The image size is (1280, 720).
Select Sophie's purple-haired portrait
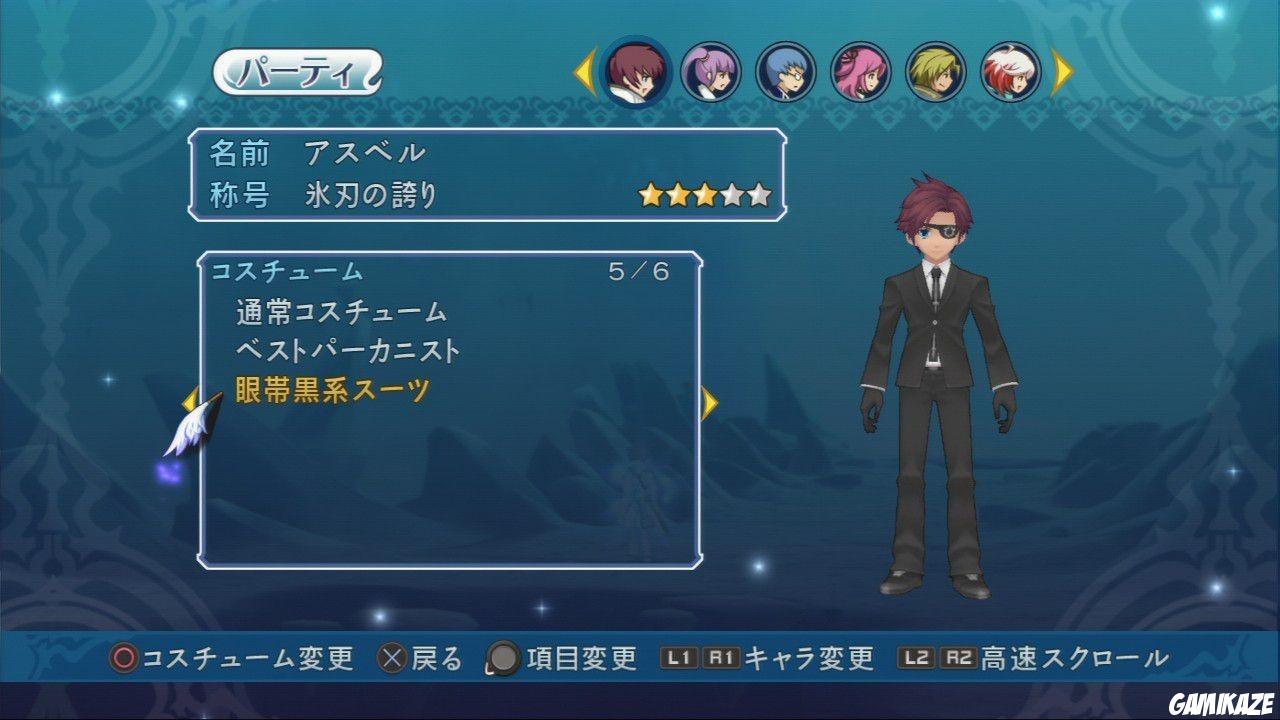(x=712, y=72)
